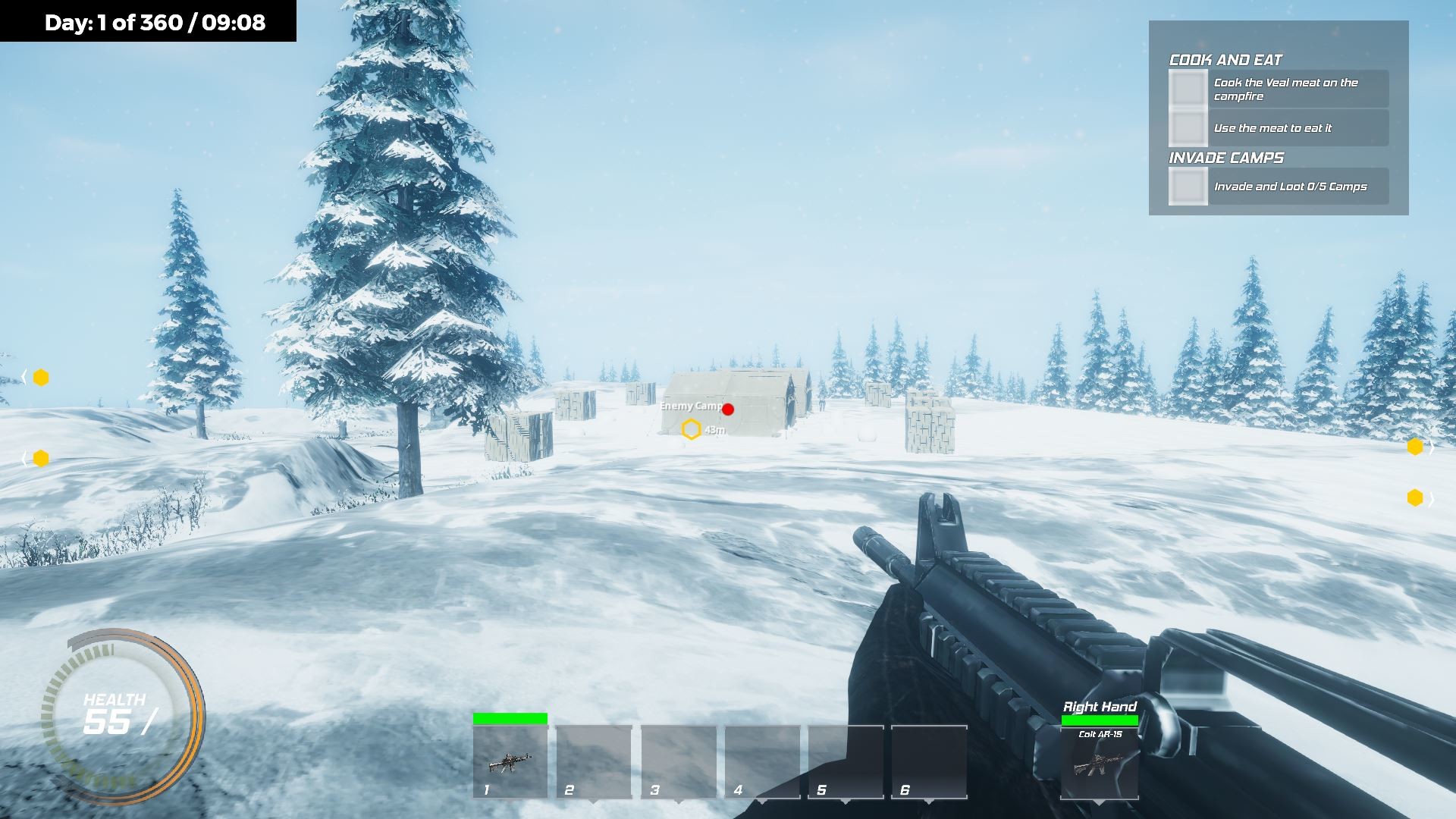
Task: Click empty hotbar slot 6
Action: click(x=929, y=762)
